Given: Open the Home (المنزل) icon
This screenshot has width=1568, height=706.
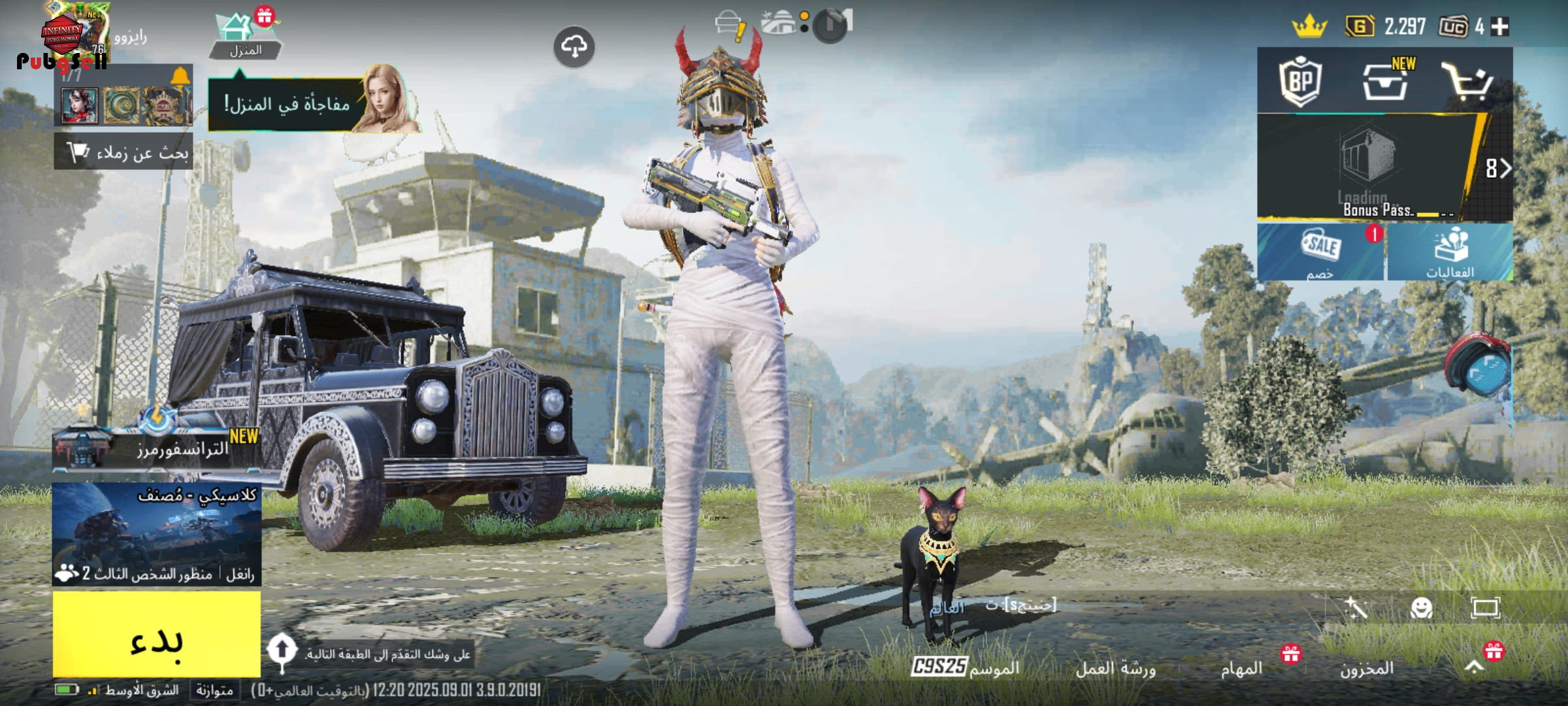Looking at the screenshot, I should tap(245, 36).
